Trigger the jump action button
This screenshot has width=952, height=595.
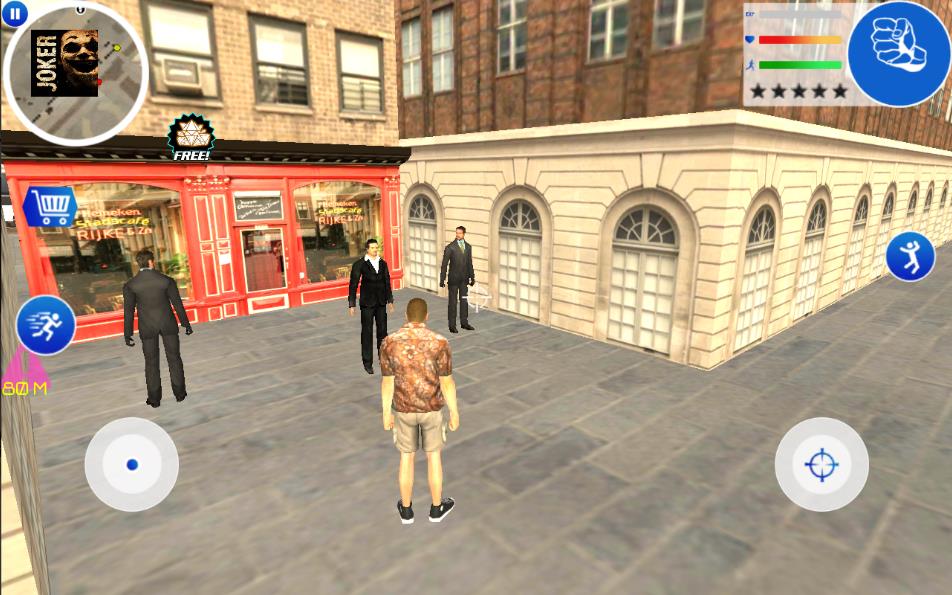pyautogui.click(x=909, y=256)
